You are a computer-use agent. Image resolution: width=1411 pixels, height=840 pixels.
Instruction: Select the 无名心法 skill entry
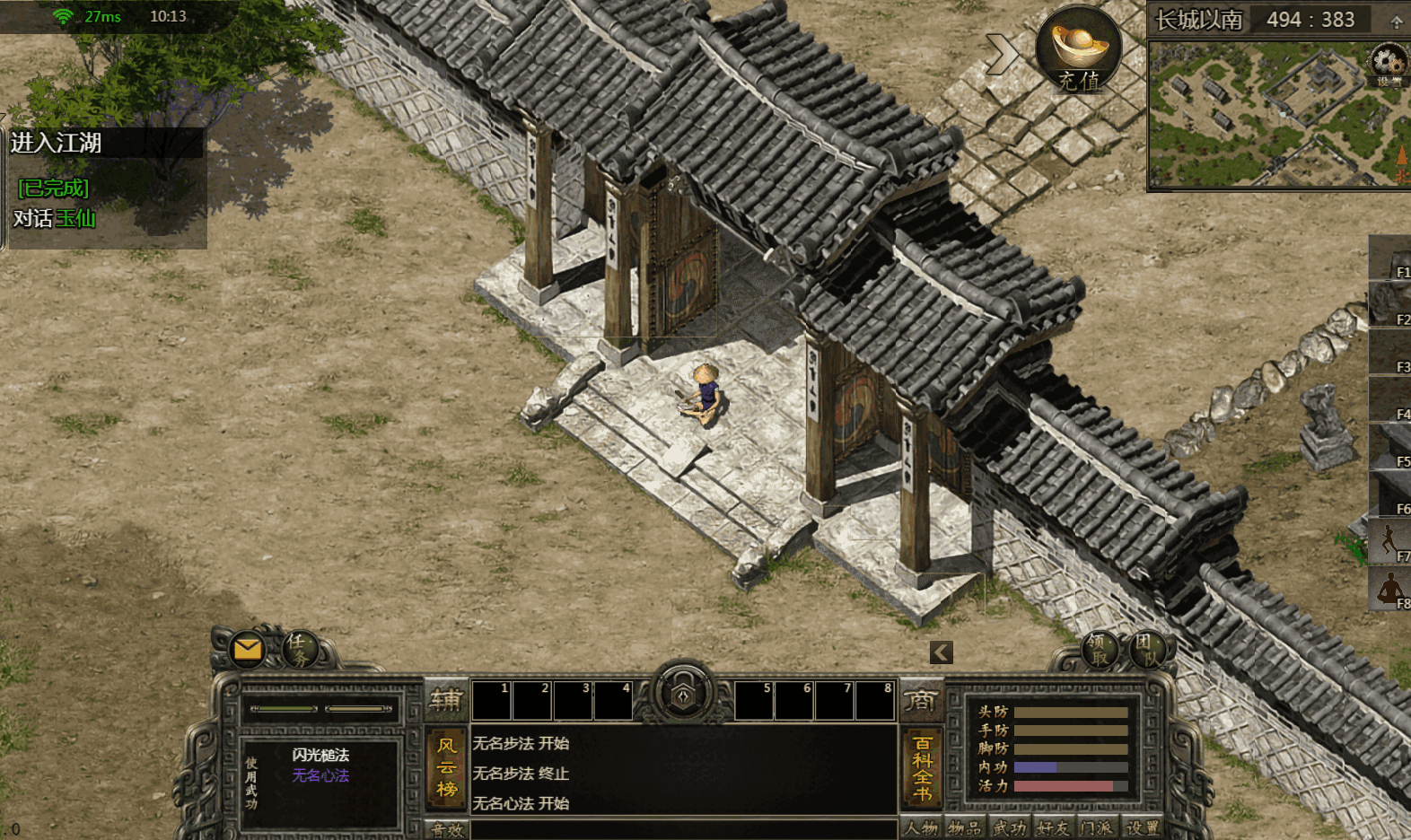click(320, 775)
